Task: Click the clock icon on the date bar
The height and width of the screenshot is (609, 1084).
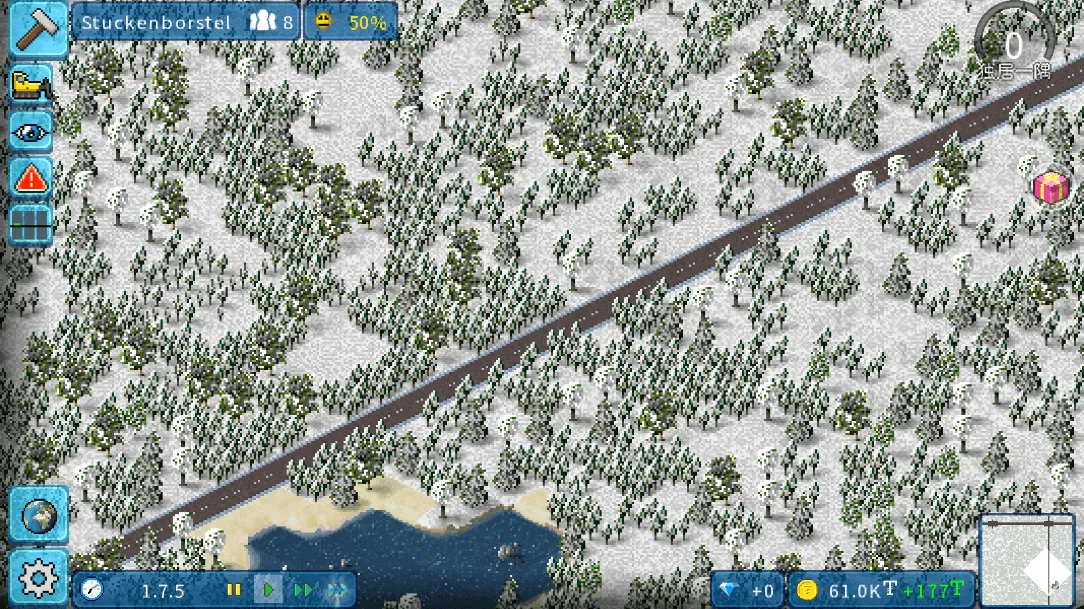Action: click(93, 590)
